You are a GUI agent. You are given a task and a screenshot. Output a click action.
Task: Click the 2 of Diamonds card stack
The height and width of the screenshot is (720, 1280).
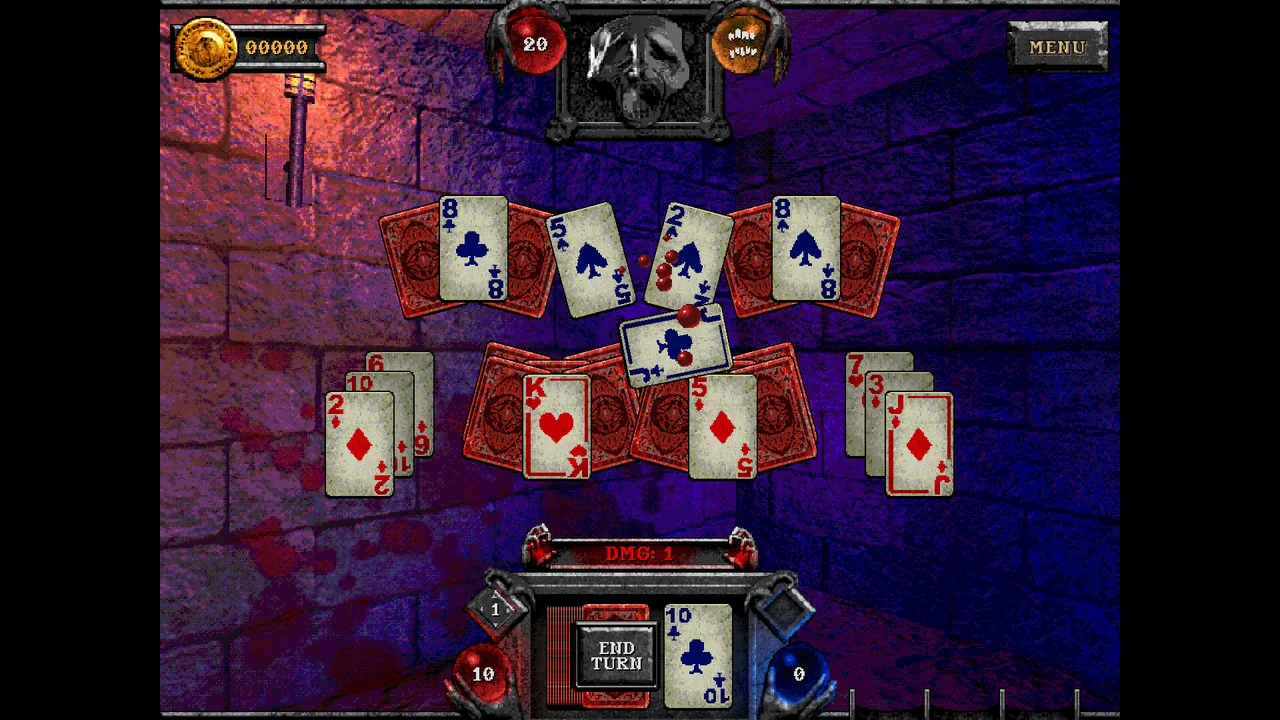click(x=362, y=445)
